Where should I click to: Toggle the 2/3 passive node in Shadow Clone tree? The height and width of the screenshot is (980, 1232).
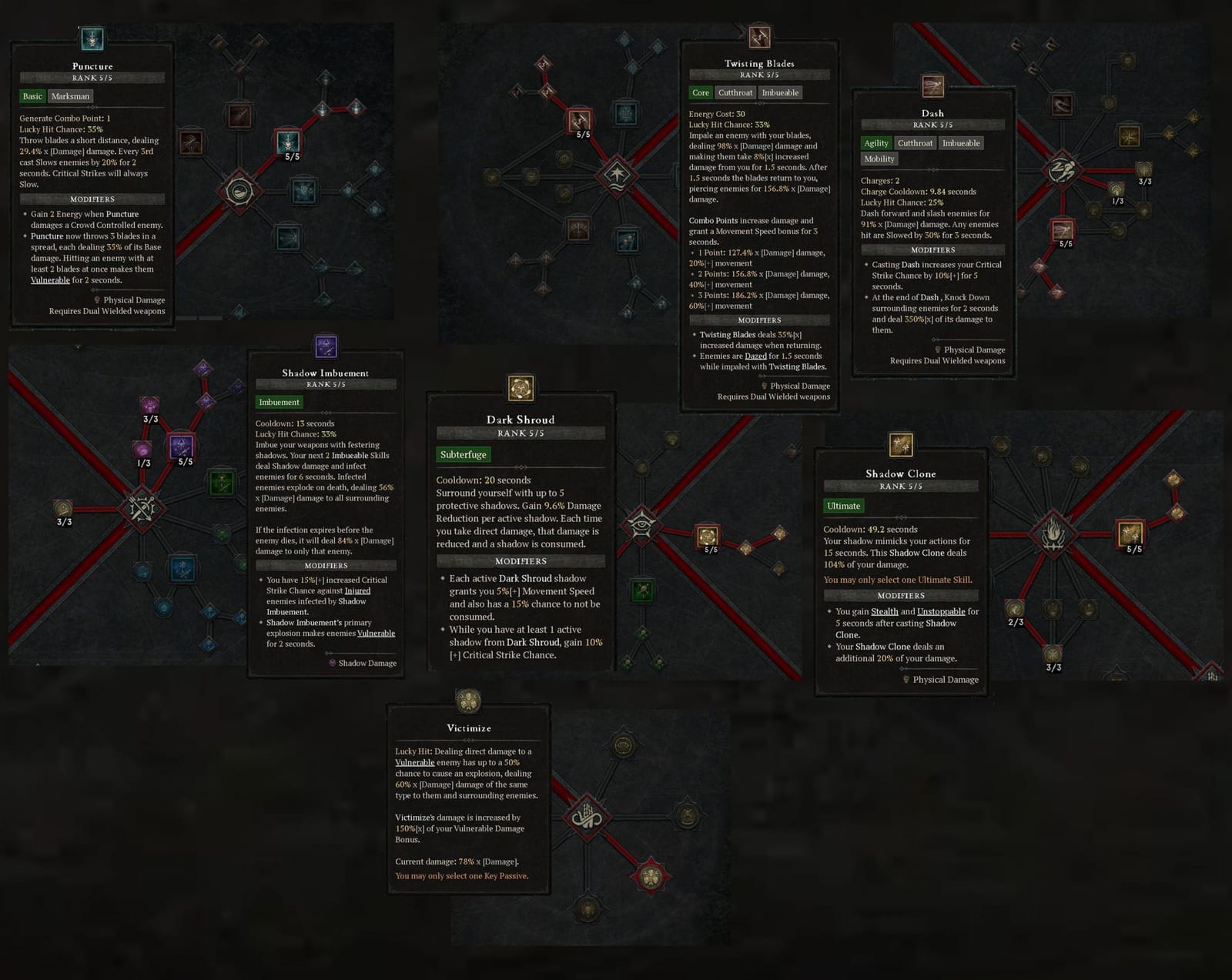[x=1016, y=607]
